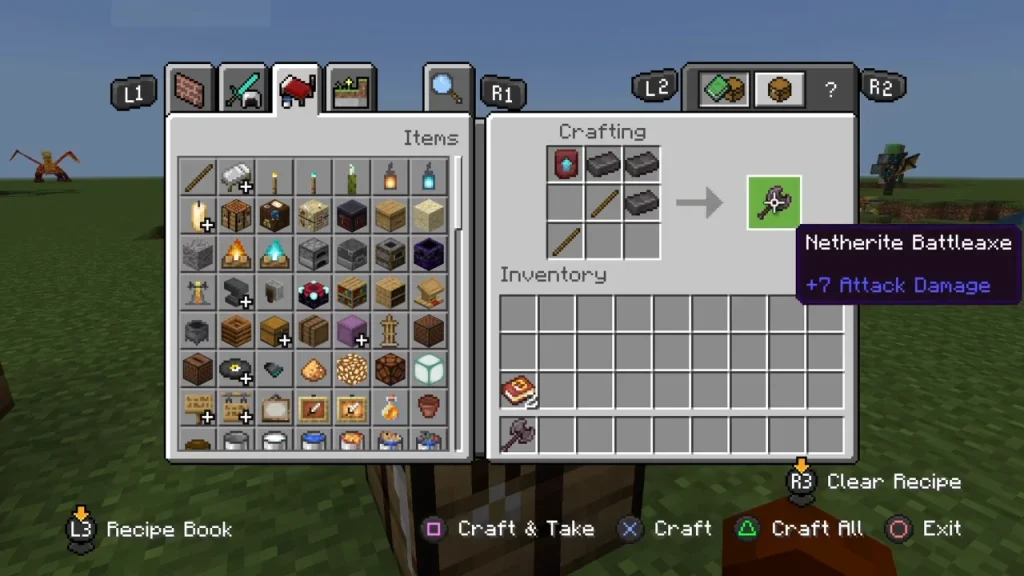Open the nature tab with grass block icon

[350, 93]
